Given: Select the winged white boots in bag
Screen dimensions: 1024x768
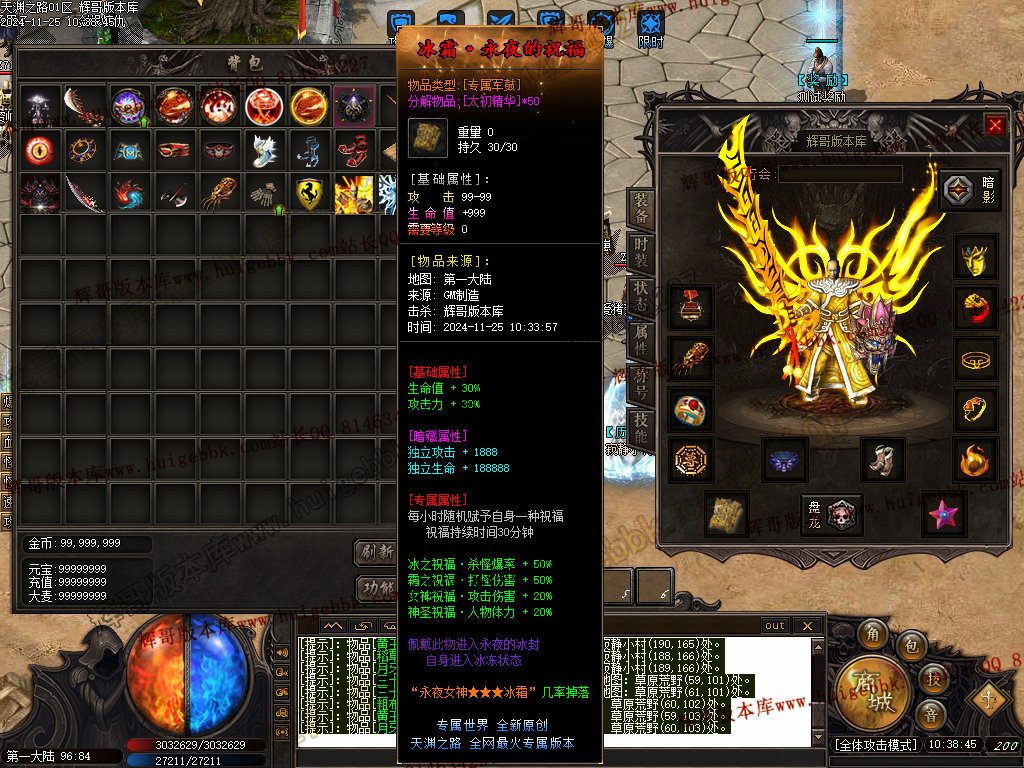Looking at the screenshot, I should pyautogui.click(x=265, y=150).
